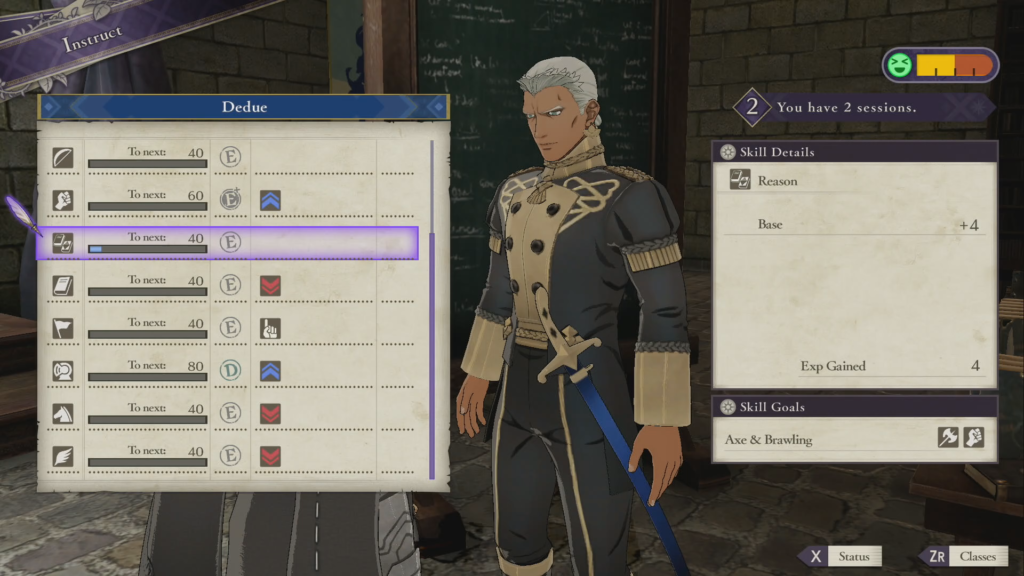The width and height of the screenshot is (1024, 576).
Task: Select the Flying skill row with wing icon
Action: [230, 456]
